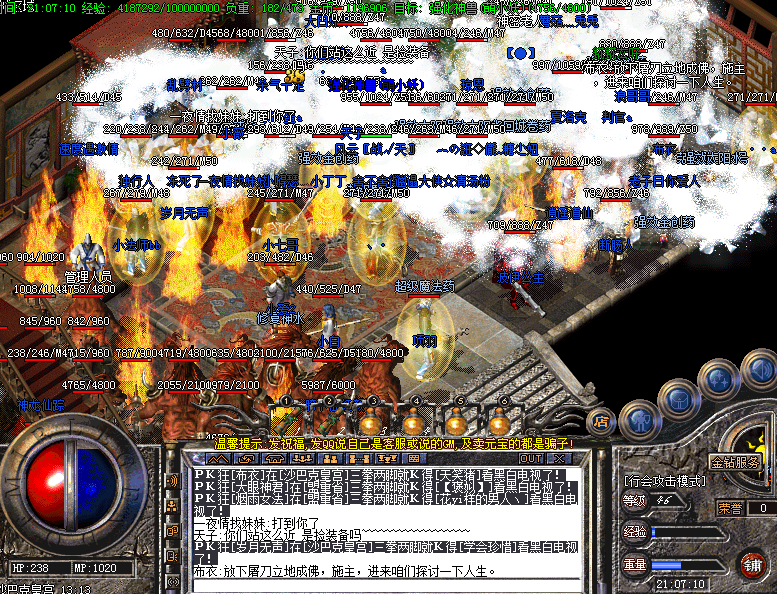The image size is (777, 594).
Task: Use the item in belt slot 1
Action: [x=285, y=418]
